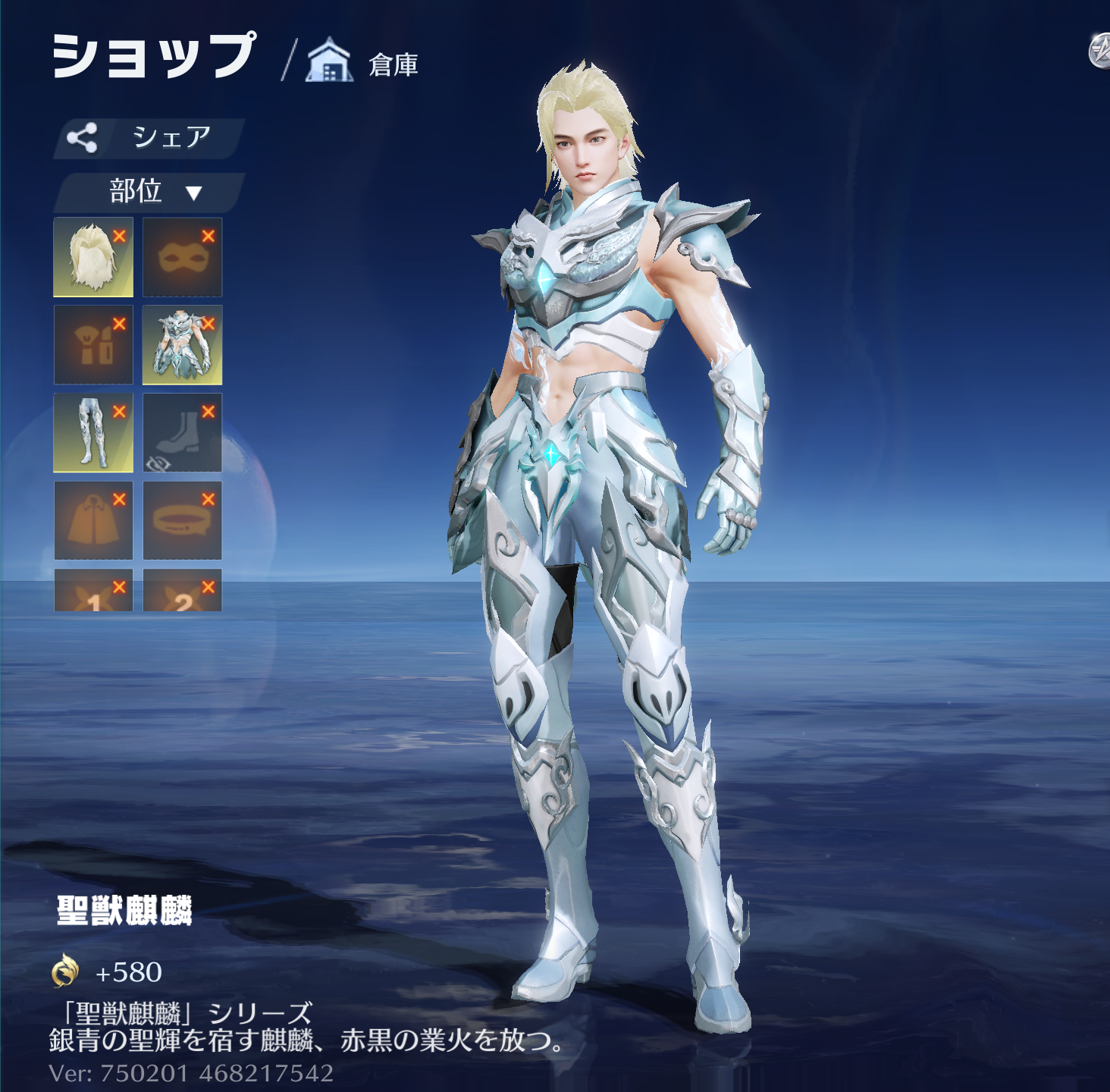The image size is (1110, 1092).
Task: Click the star badge icon
Action: coord(1099,52)
